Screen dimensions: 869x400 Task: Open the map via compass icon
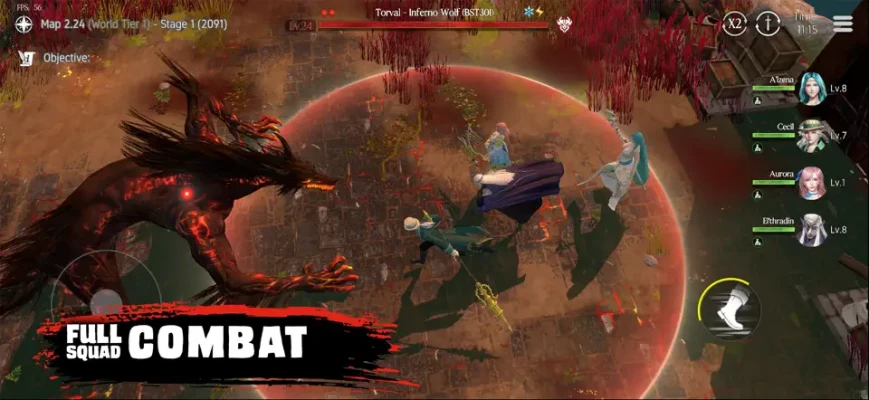[x=25, y=24]
